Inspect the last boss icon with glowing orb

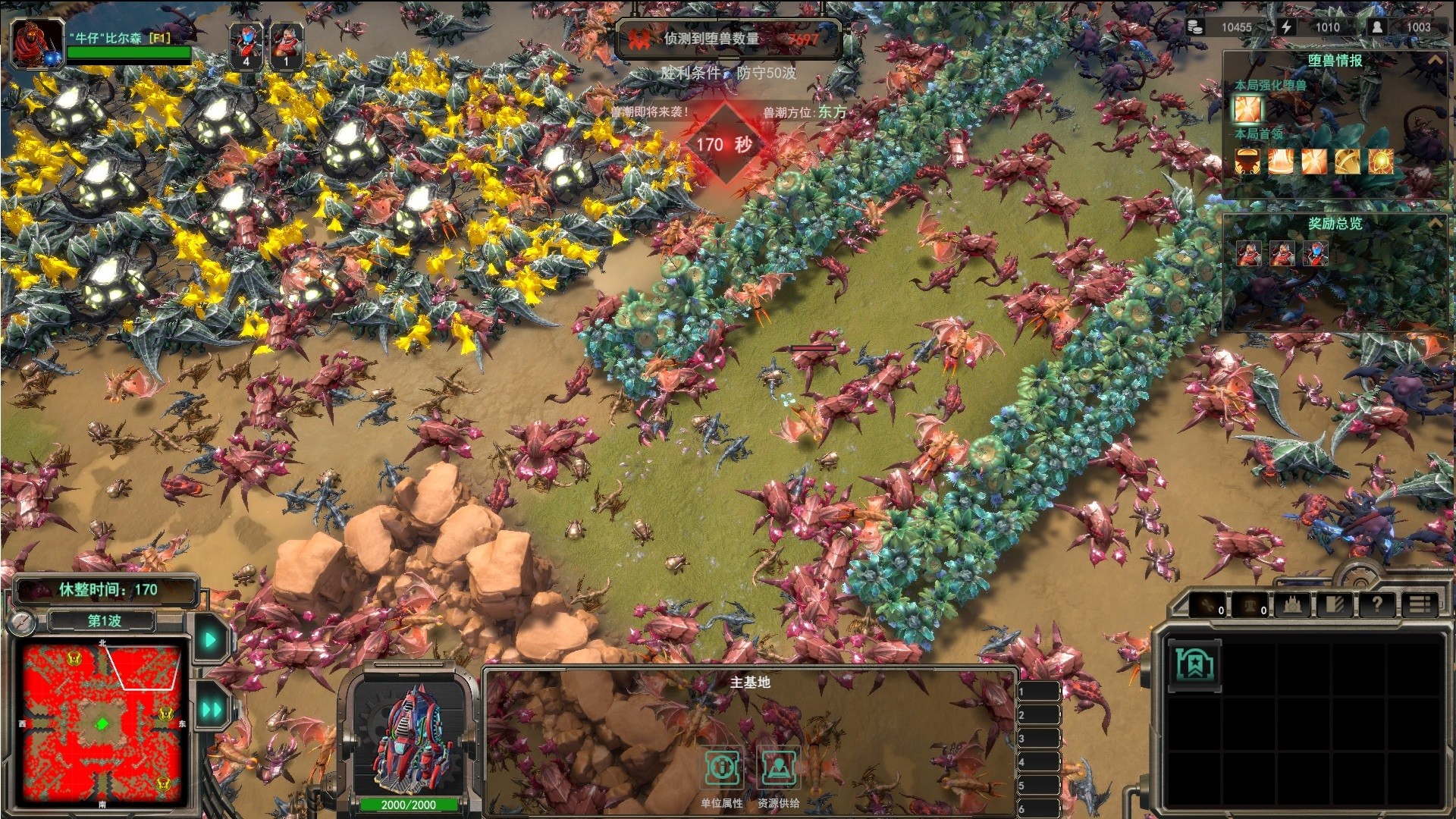pos(1380,162)
